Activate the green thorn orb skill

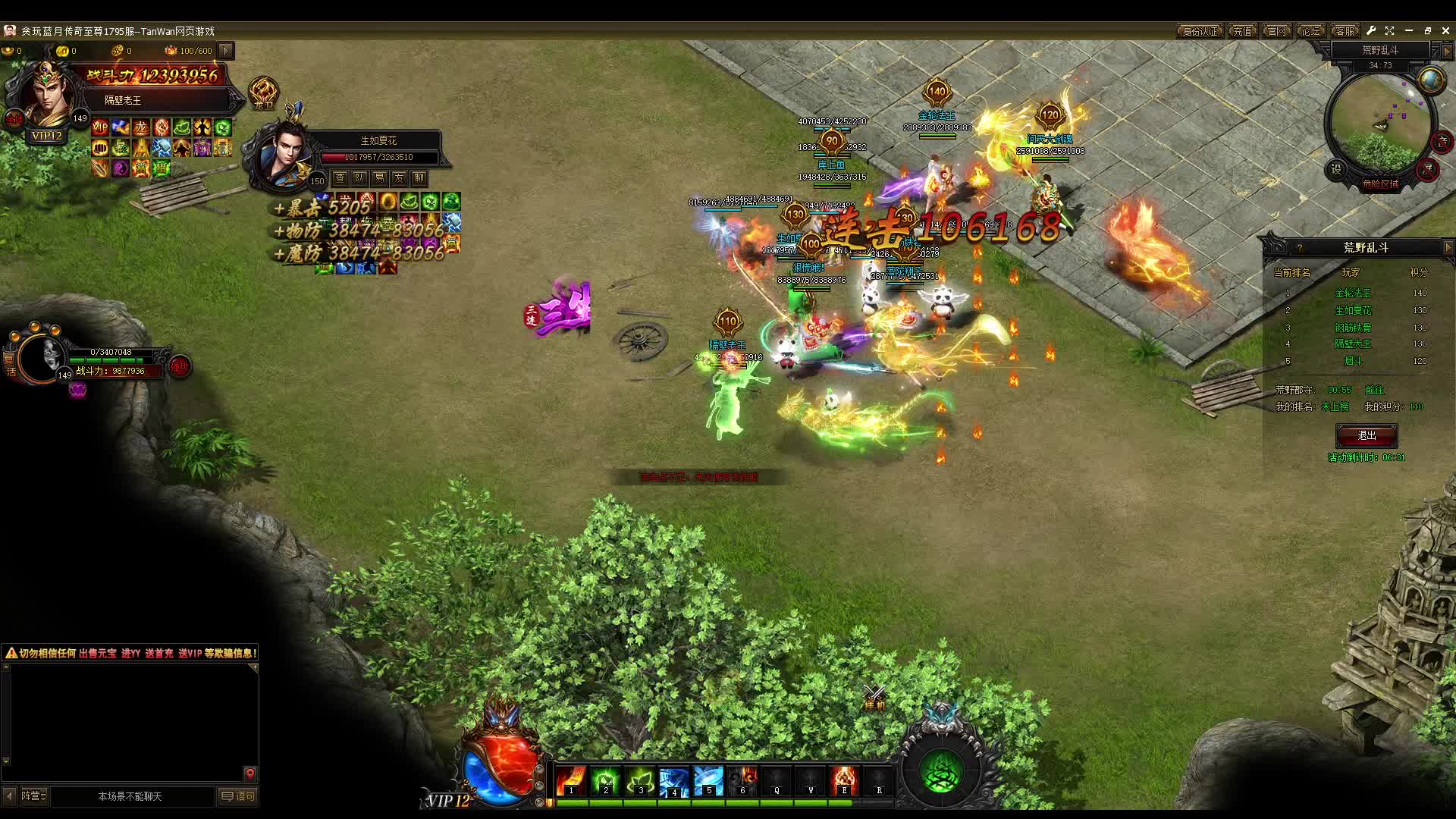[941, 773]
